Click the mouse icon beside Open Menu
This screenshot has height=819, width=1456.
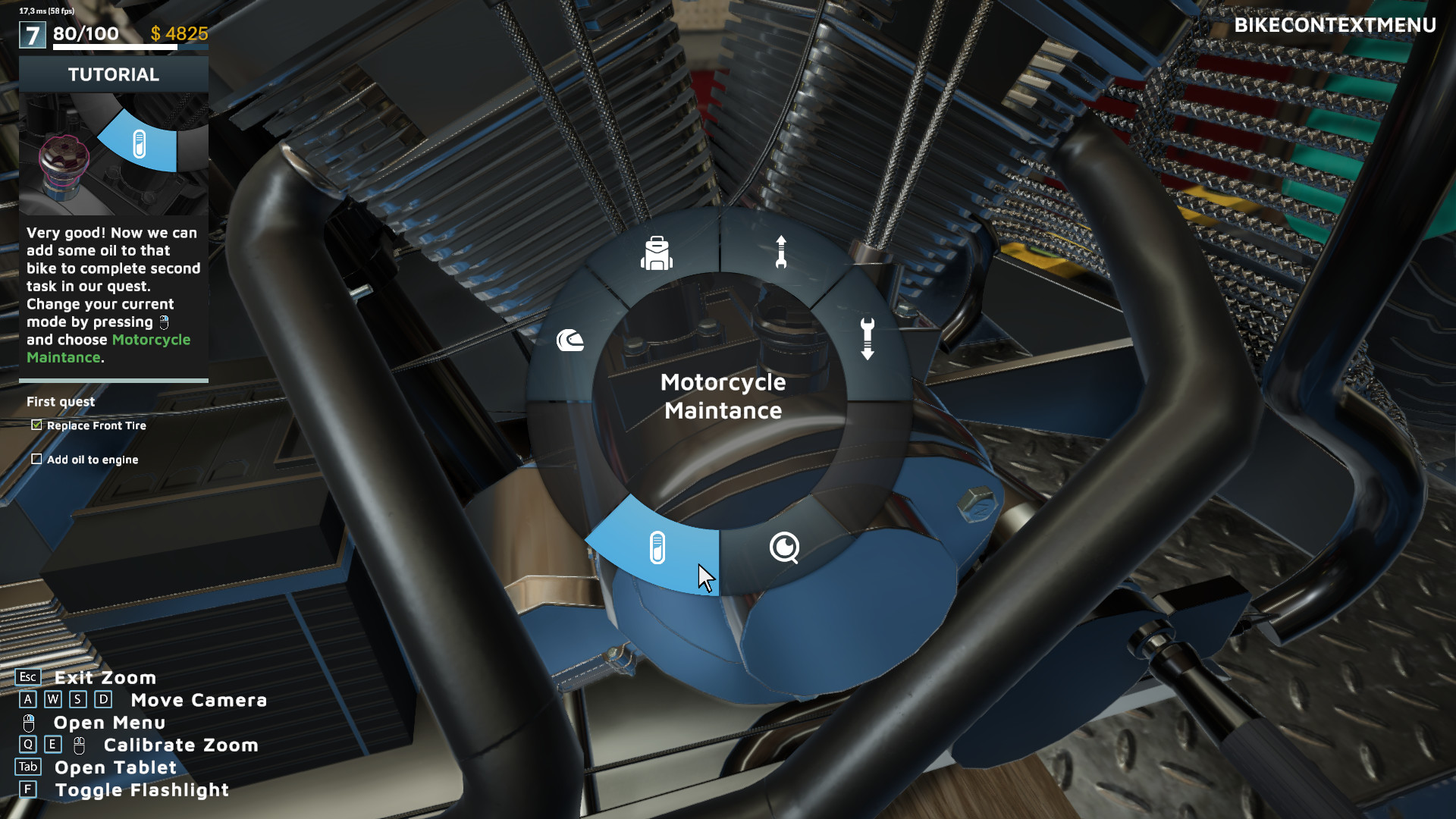(x=27, y=722)
